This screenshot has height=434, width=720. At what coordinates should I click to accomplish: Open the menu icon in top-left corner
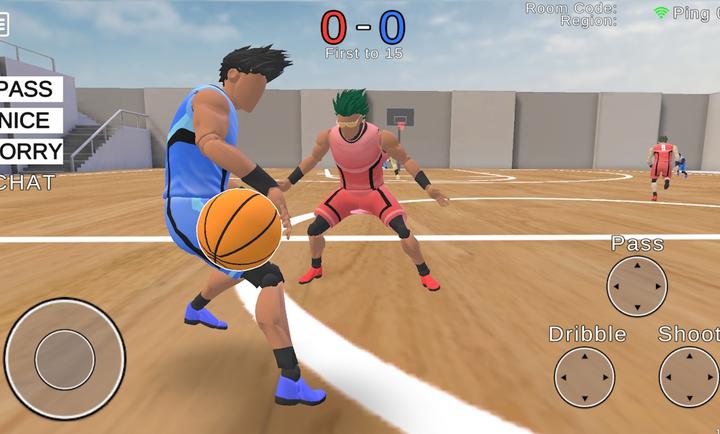point(4,24)
